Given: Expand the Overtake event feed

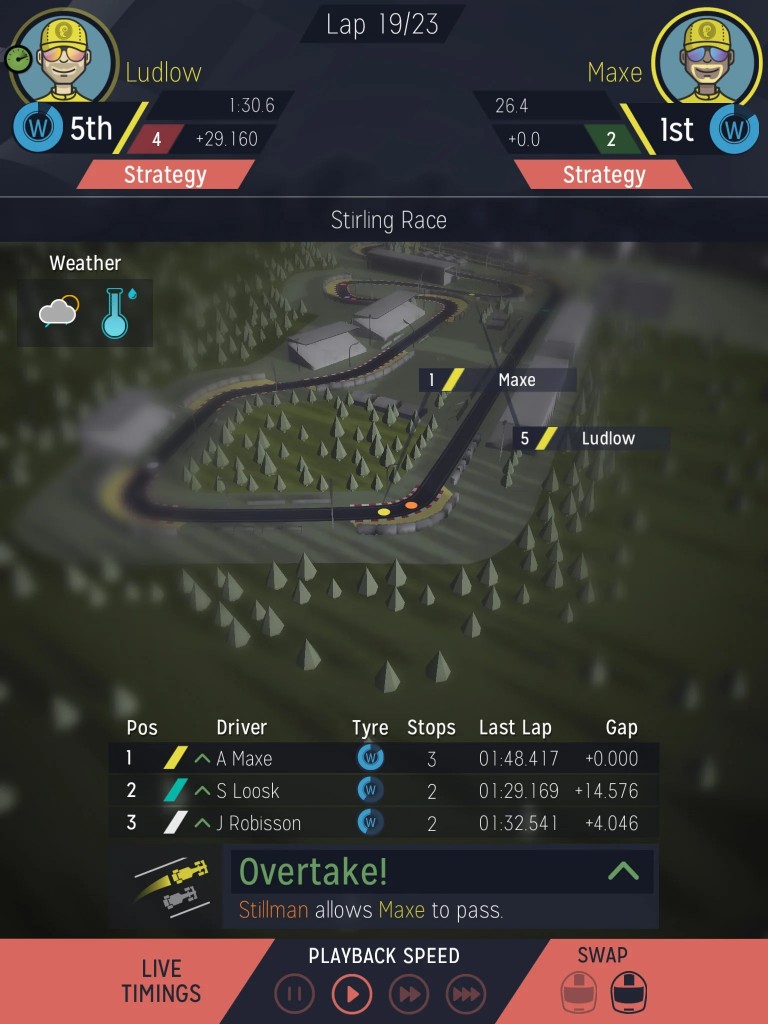Looking at the screenshot, I should 623,871.
